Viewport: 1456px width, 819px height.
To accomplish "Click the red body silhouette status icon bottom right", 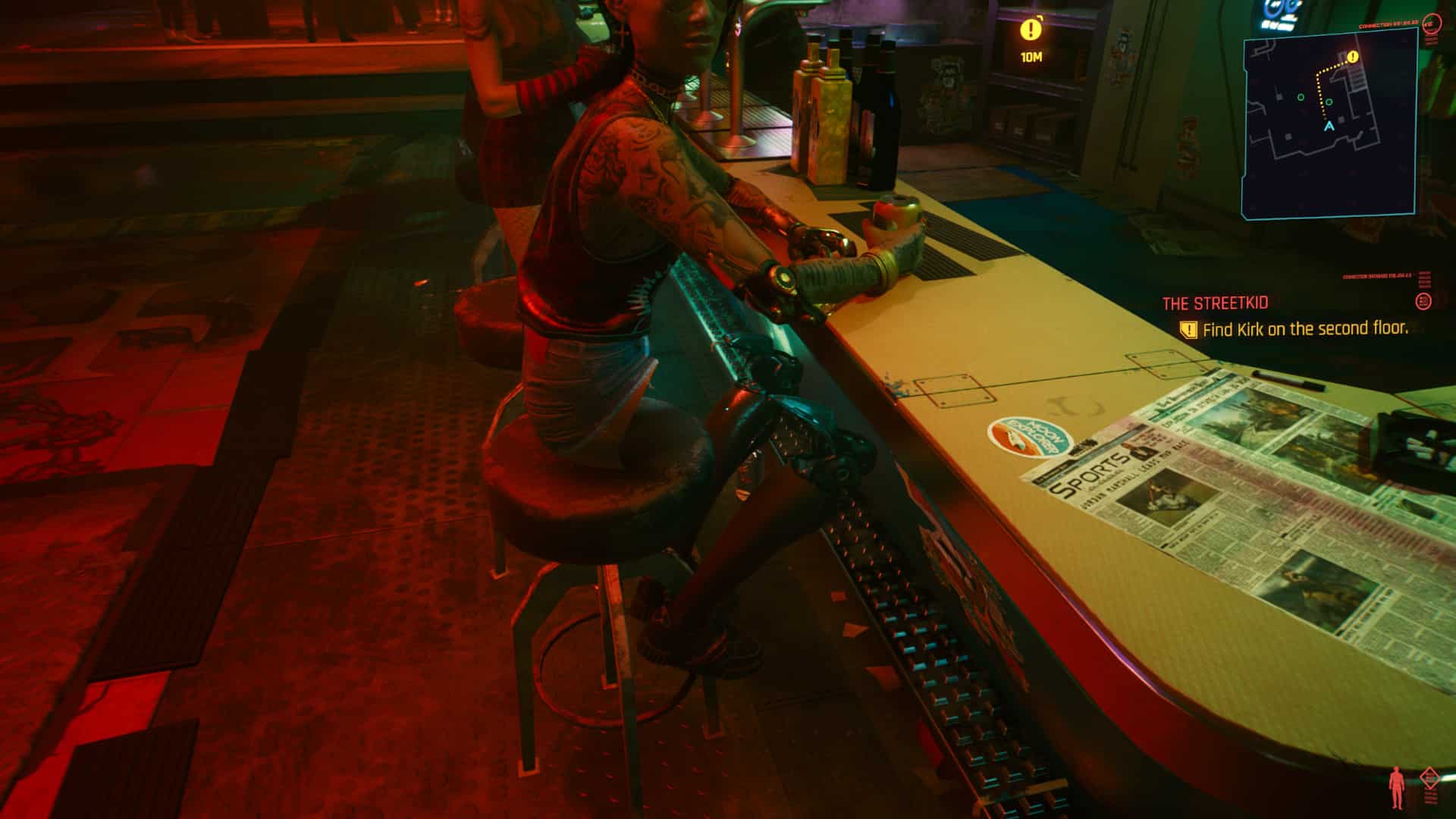I will coord(1396,786).
